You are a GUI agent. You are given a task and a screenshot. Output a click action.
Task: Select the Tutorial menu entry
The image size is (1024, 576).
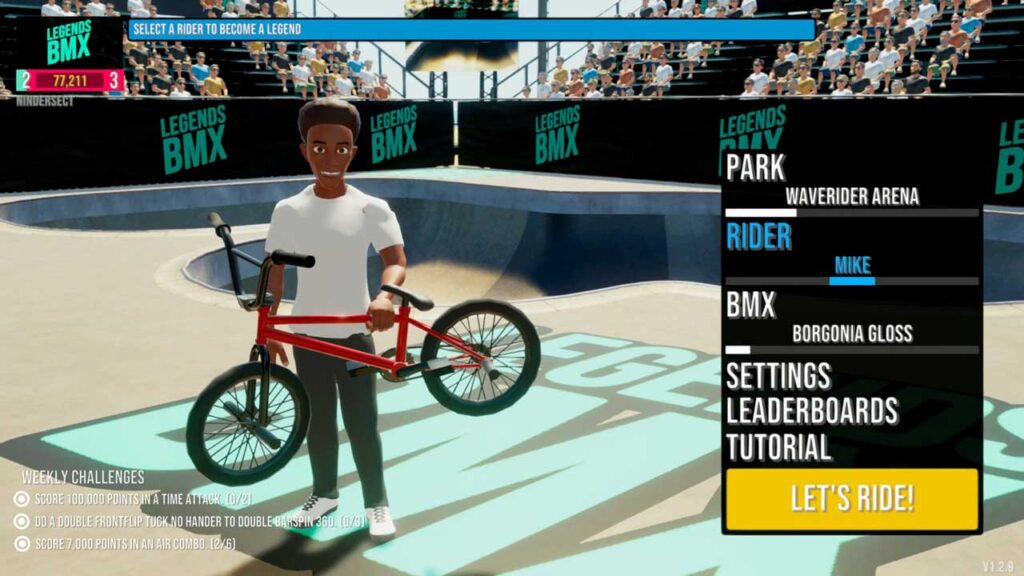pyautogui.click(x=778, y=447)
